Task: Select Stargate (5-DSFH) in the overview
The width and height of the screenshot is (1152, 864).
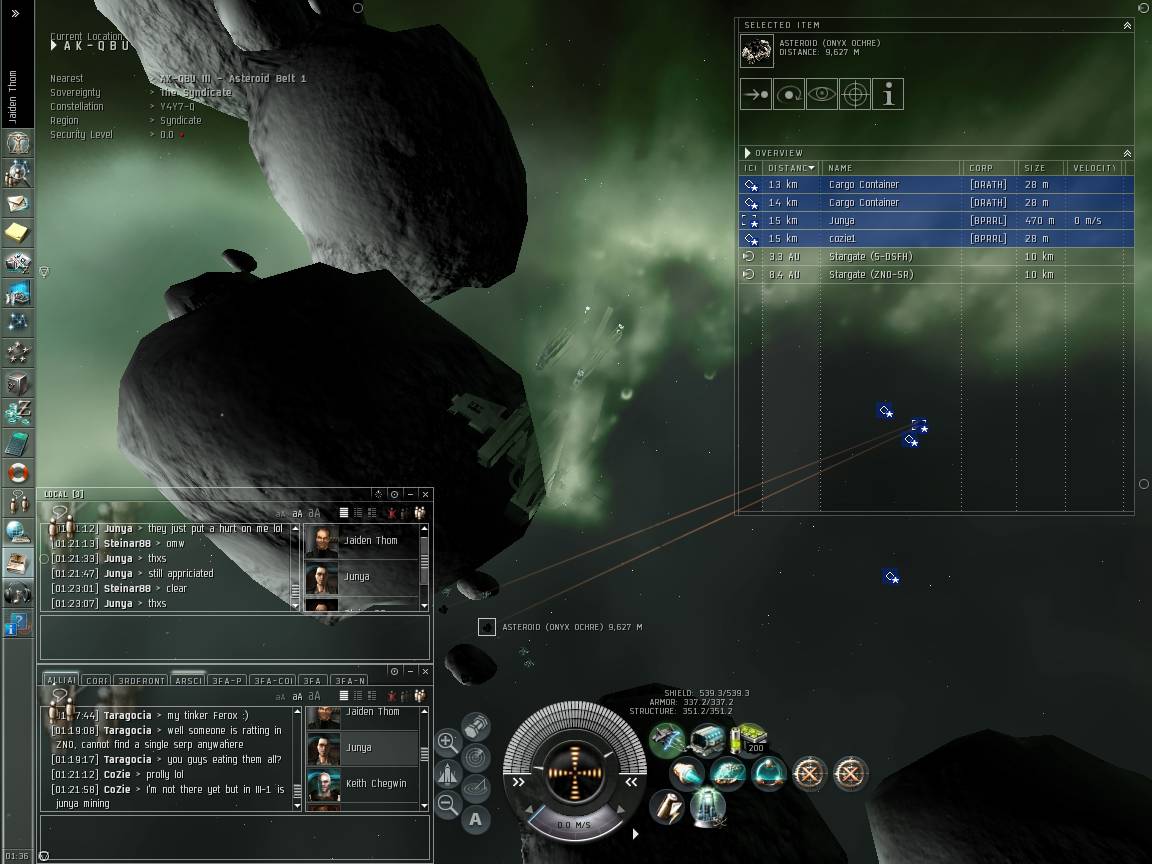Action: [x=870, y=256]
